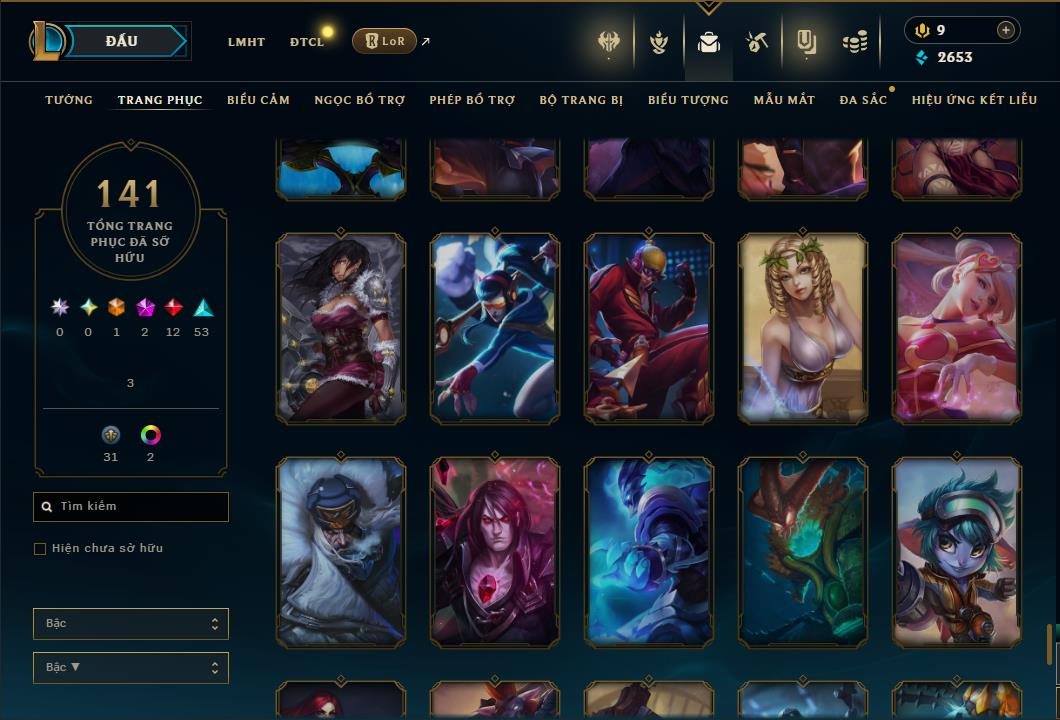Select the BIỂU CẢM tab

point(258,100)
